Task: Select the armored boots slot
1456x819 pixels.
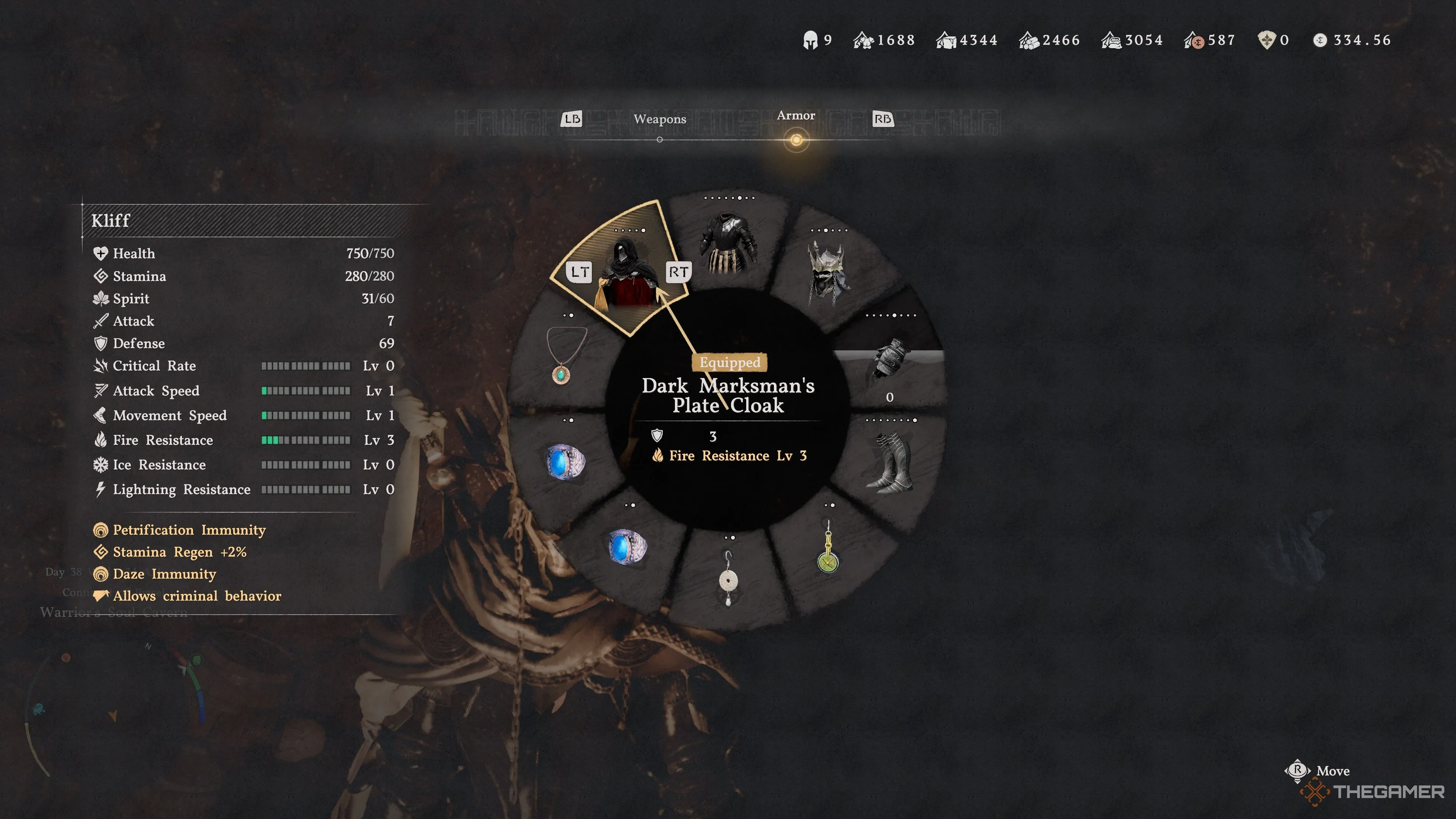Action: (x=890, y=462)
